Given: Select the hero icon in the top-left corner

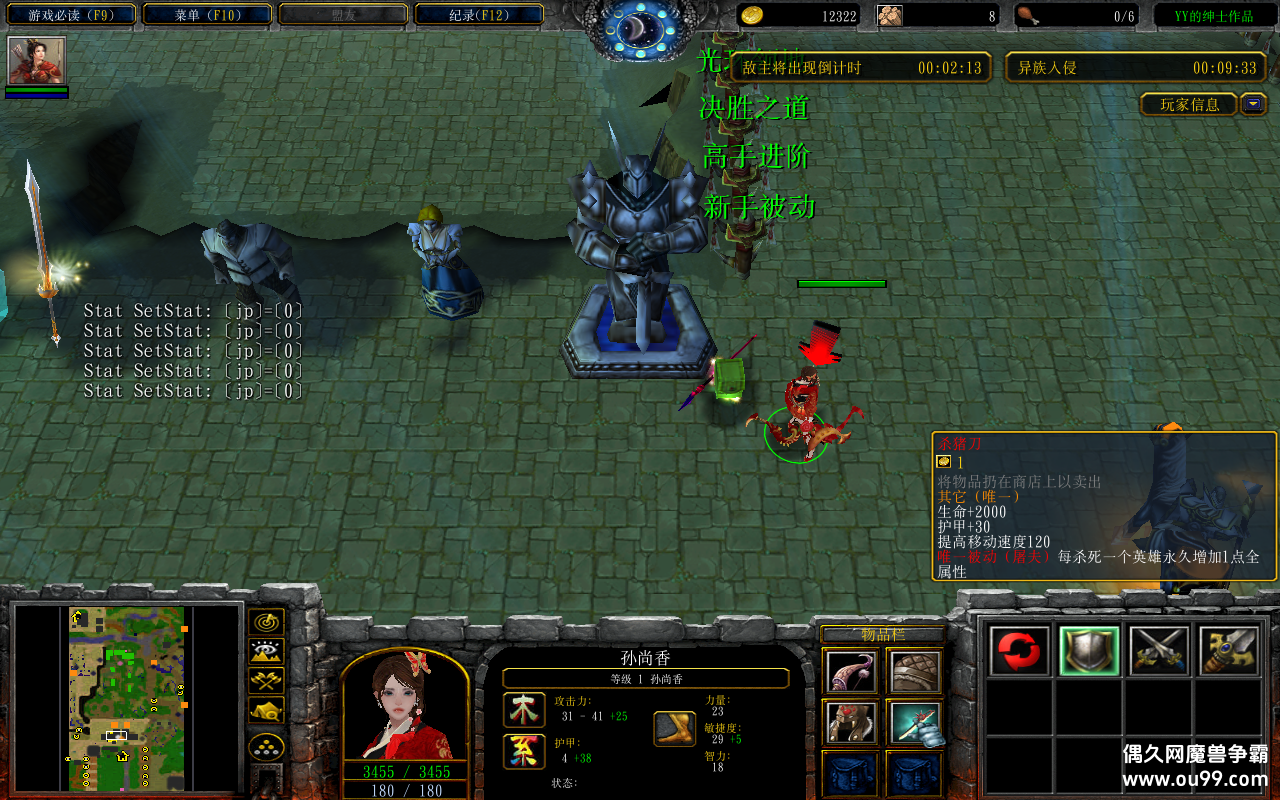Looking at the screenshot, I should pyautogui.click(x=37, y=61).
